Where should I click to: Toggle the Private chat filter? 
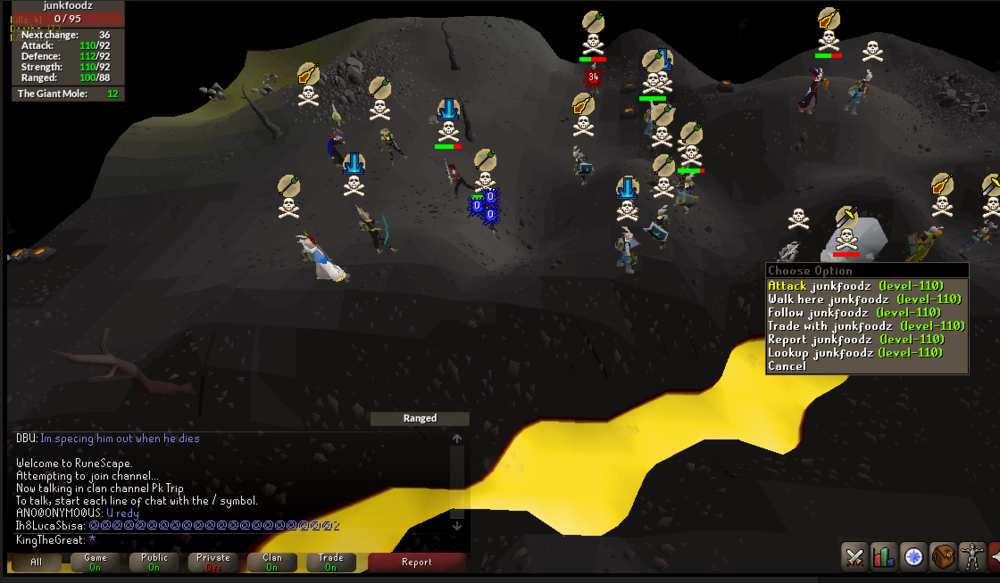[x=213, y=562]
